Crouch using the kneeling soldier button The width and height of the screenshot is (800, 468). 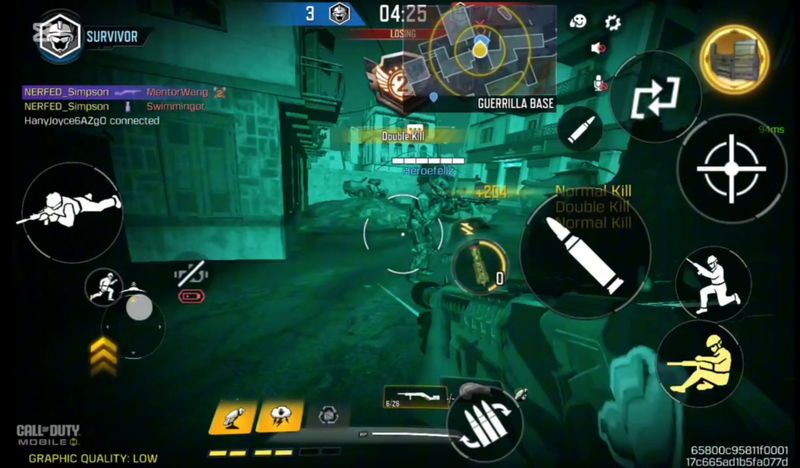point(712,282)
